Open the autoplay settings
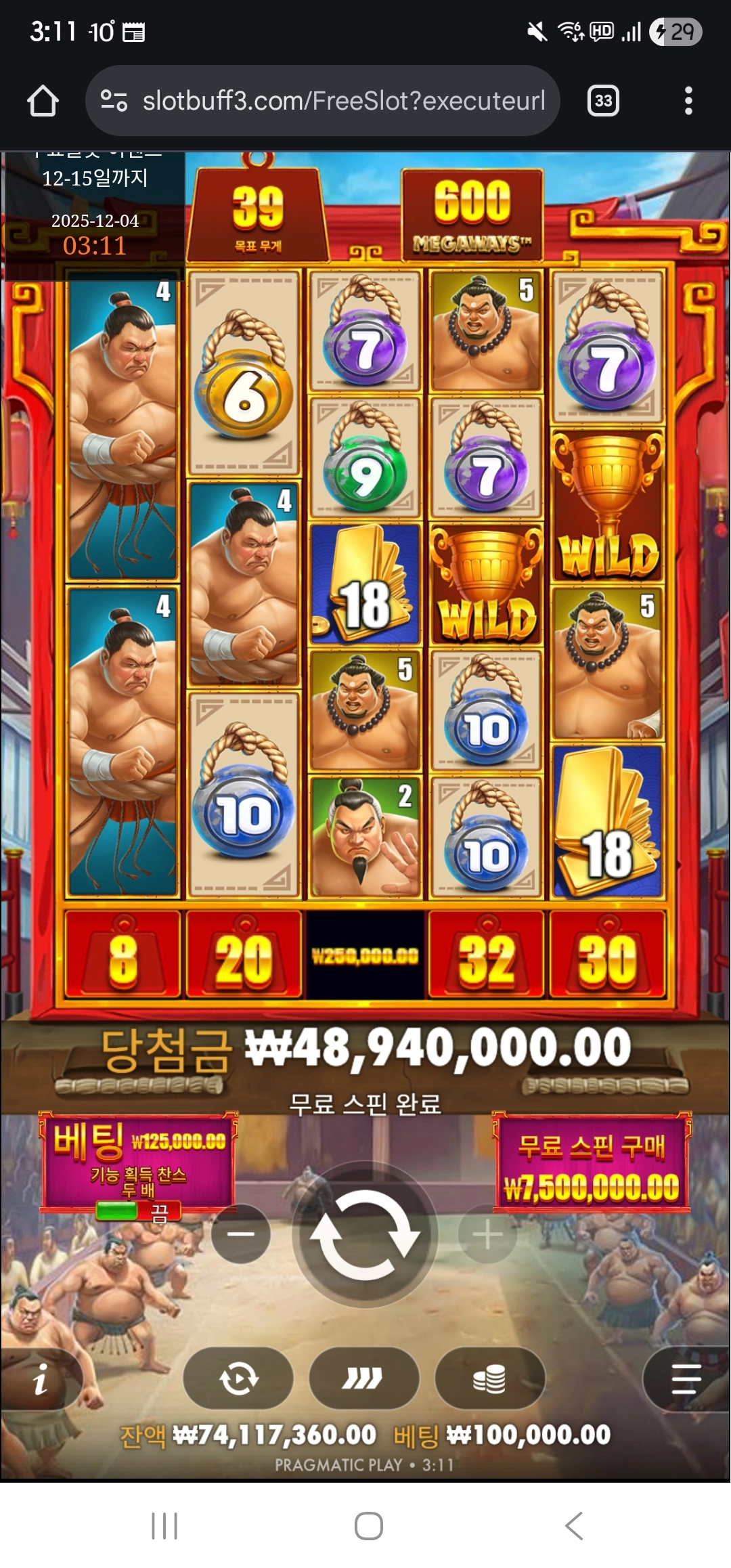731x1568 pixels. 238,1378
